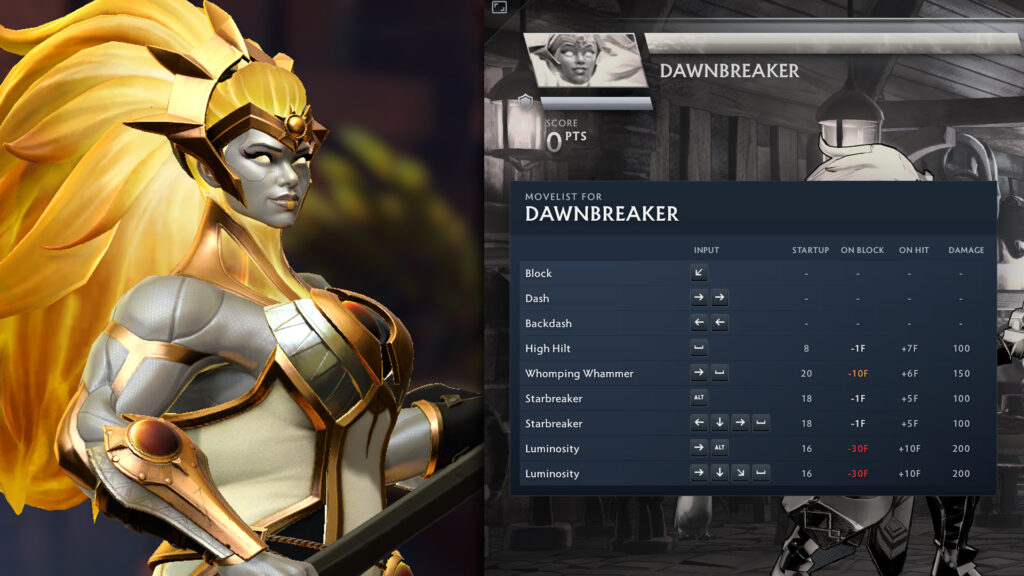Pick the Backdash move row
The height and width of the screenshot is (576, 1024).
coord(752,323)
